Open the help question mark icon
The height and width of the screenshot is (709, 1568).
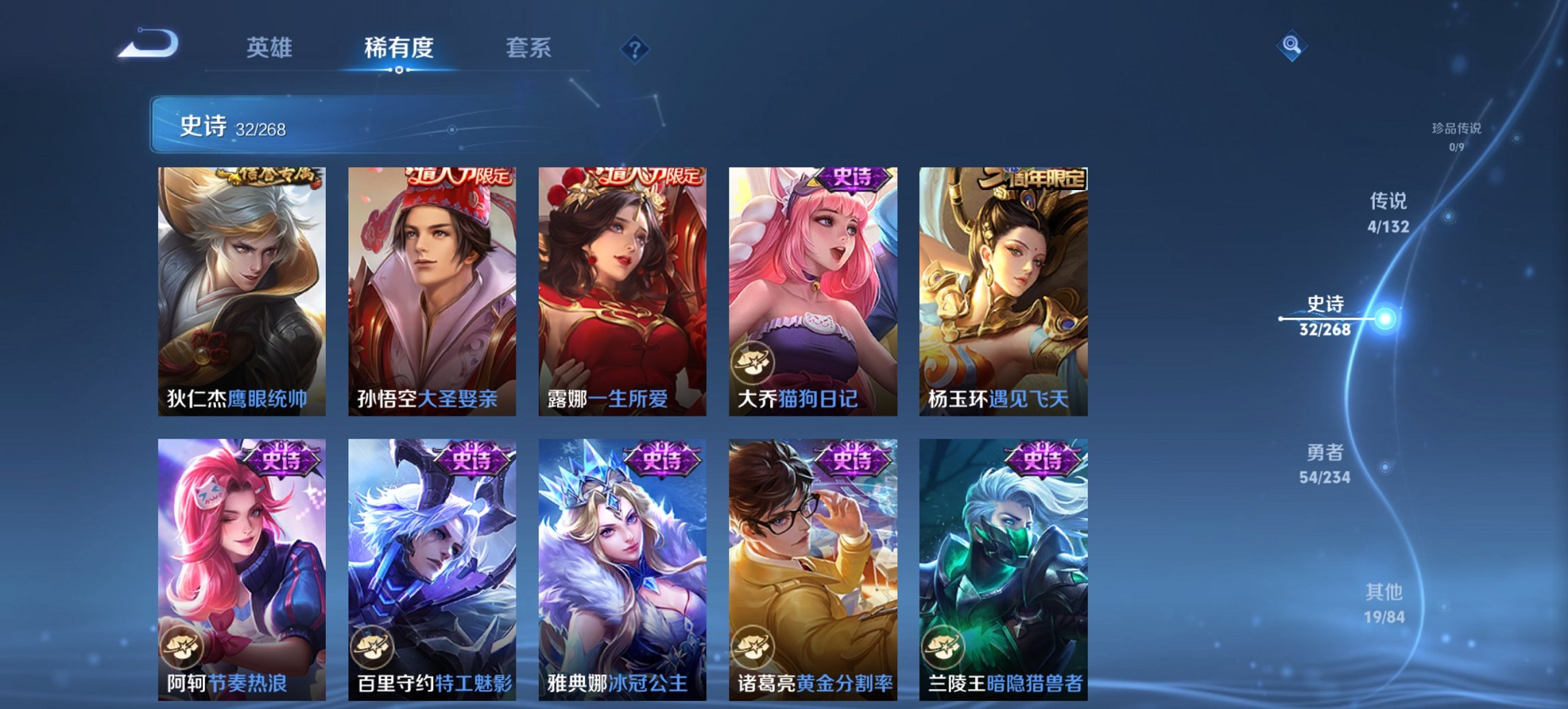[x=635, y=48]
